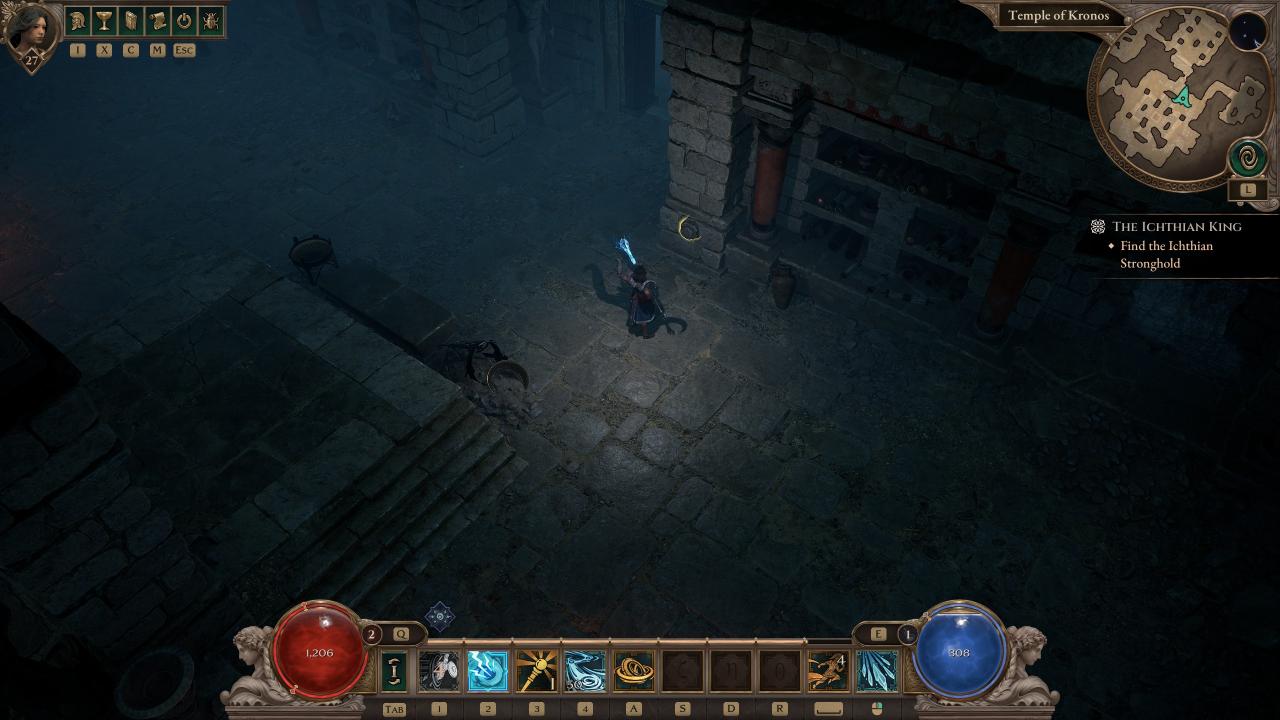Open the inventory via helmet icon
The width and height of the screenshot is (1280, 720).
(78, 21)
